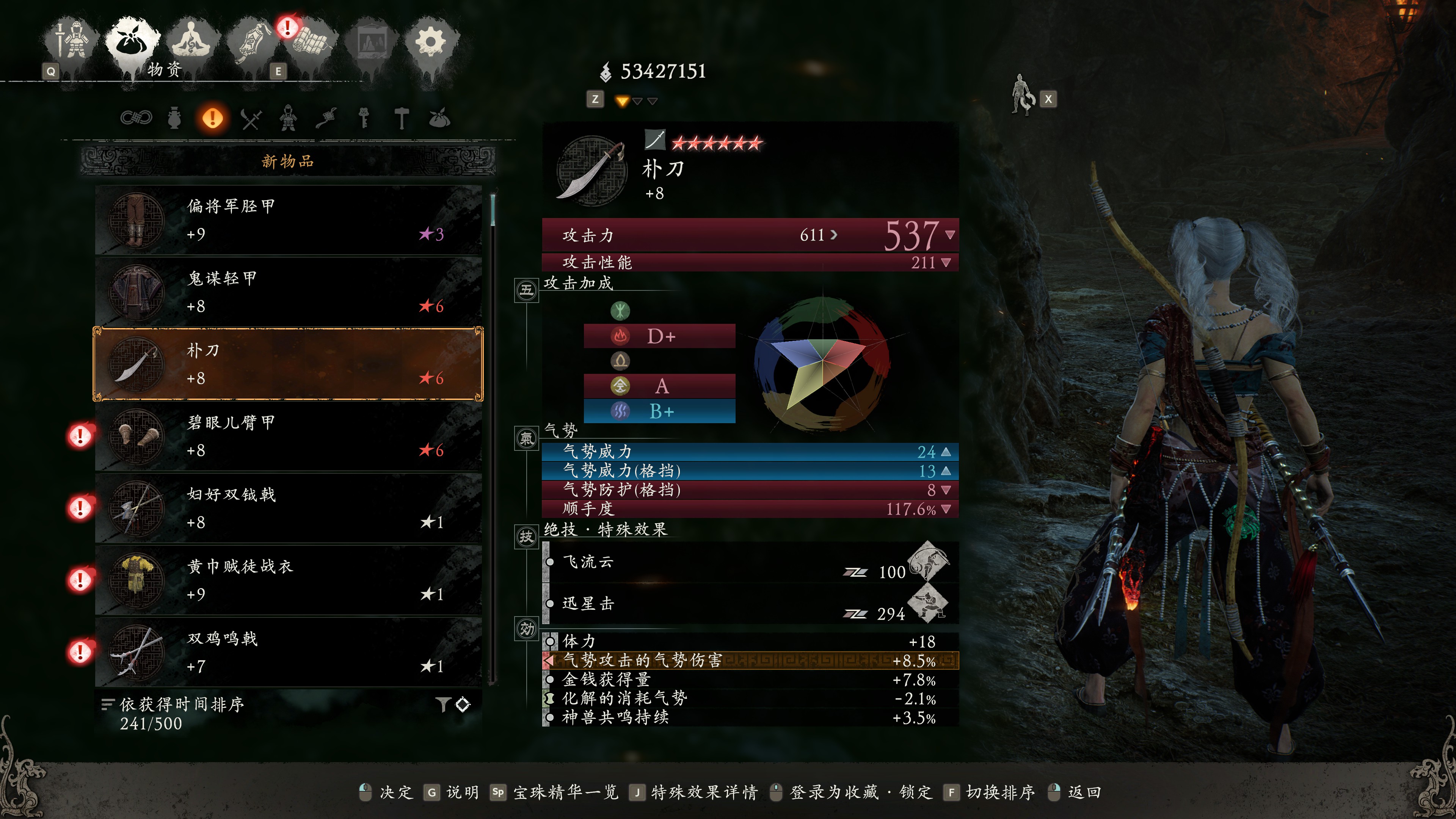1456x819 pixels.
Task: Filter items by crossed weapons category
Action: 250,119
